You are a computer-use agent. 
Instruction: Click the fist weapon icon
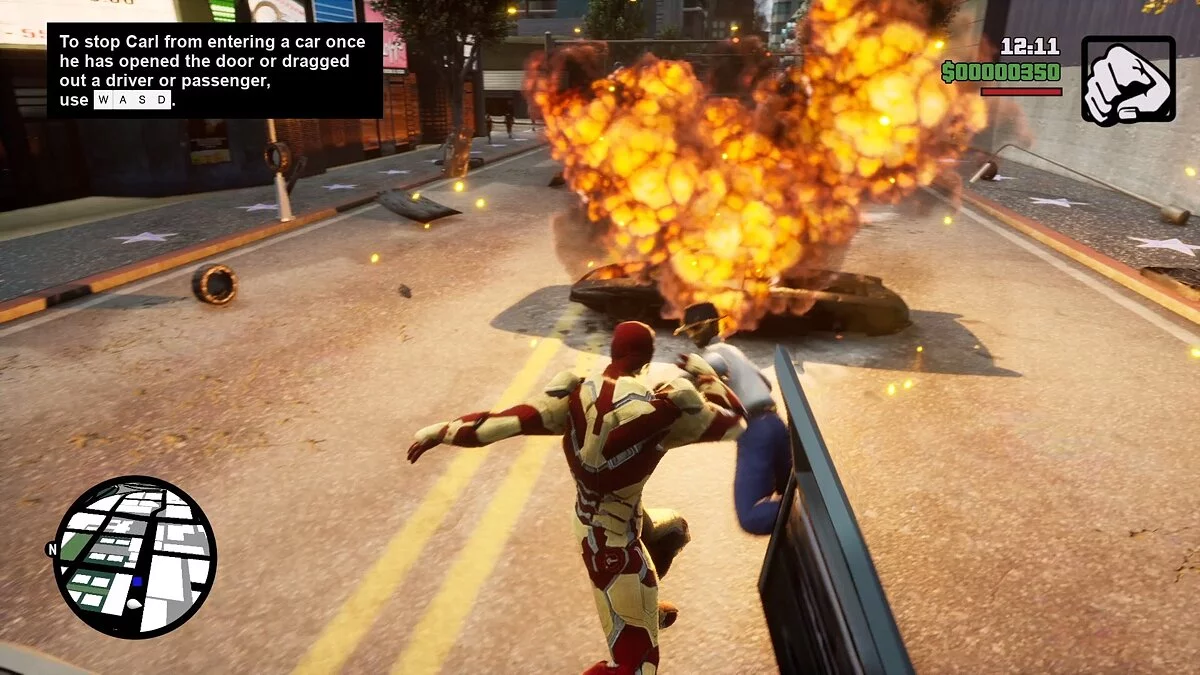[1128, 81]
